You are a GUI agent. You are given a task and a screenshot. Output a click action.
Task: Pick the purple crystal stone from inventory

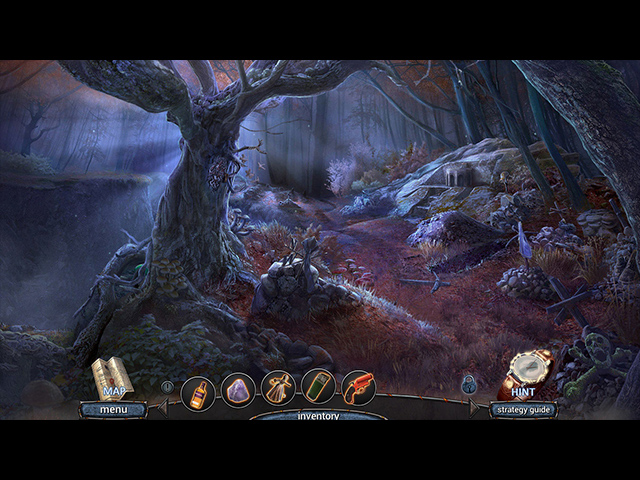pyautogui.click(x=238, y=389)
